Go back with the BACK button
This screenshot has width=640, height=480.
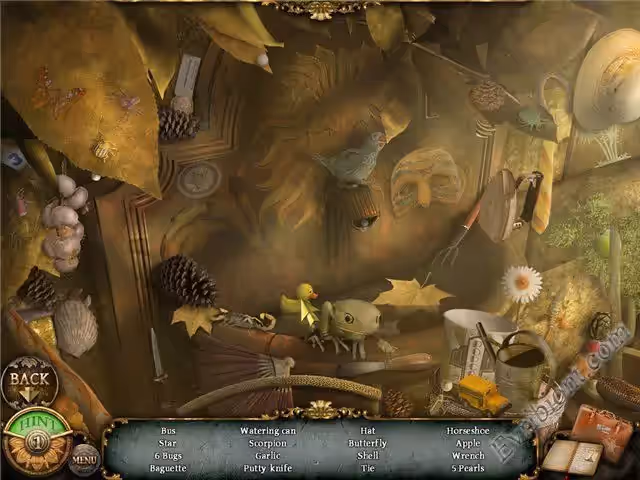coord(29,380)
